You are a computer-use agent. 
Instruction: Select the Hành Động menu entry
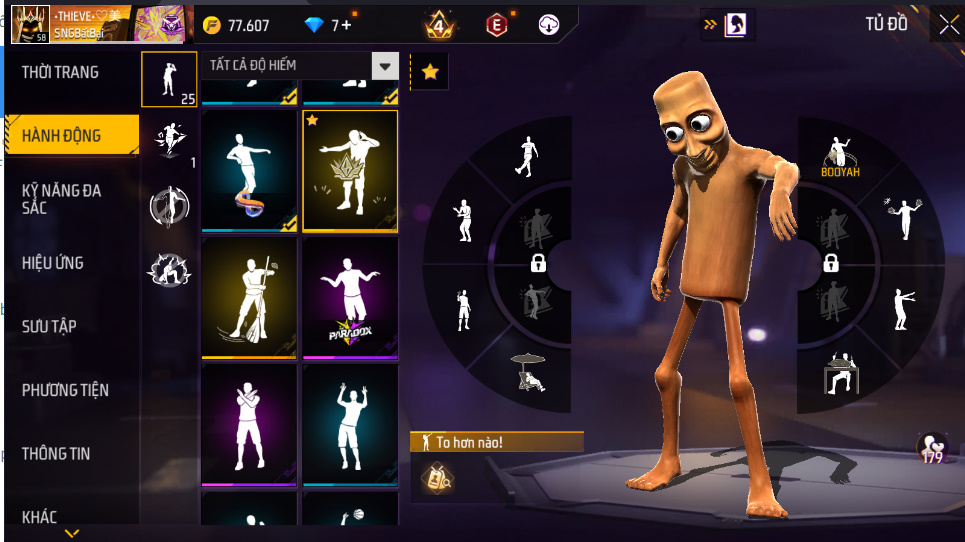62,135
